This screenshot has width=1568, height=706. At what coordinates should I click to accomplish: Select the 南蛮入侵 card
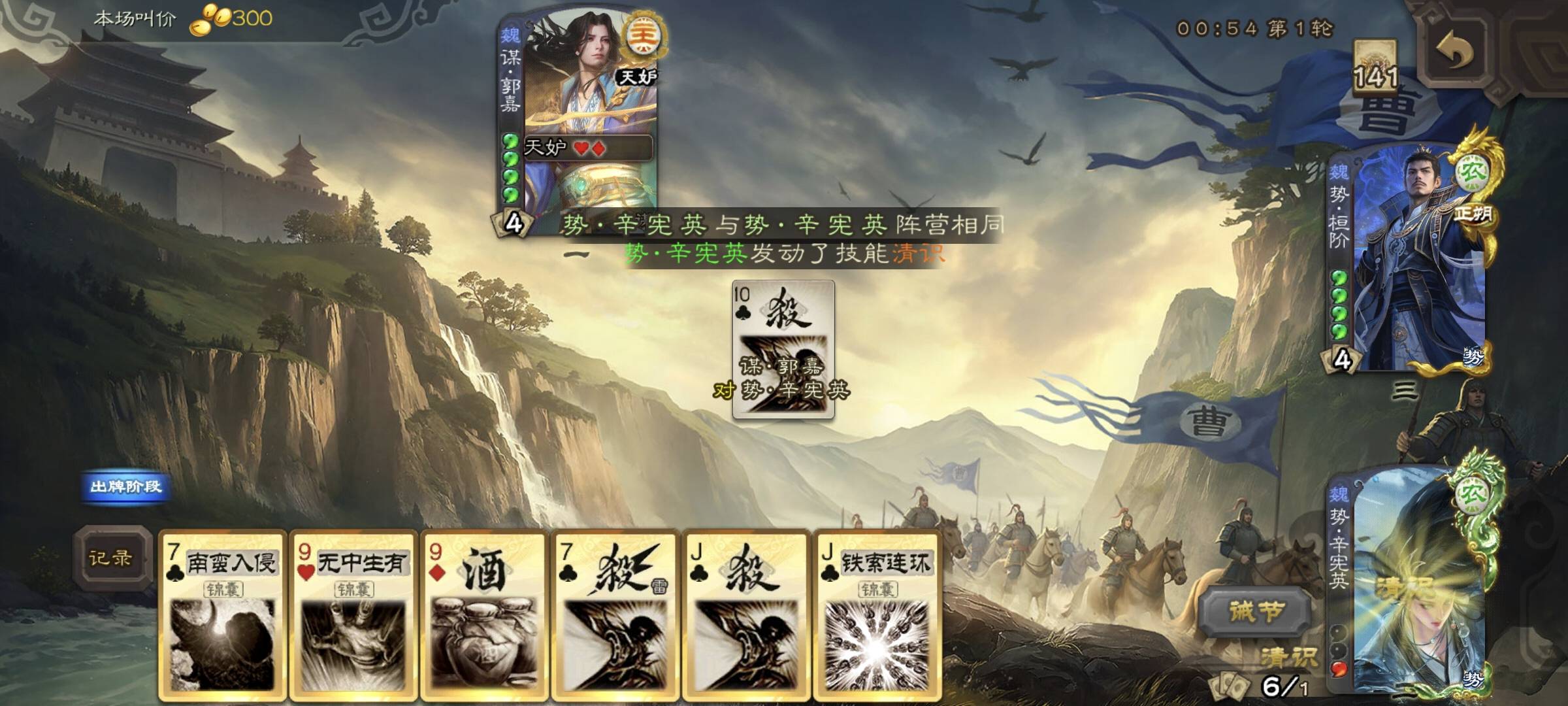[x=222, y=614]
